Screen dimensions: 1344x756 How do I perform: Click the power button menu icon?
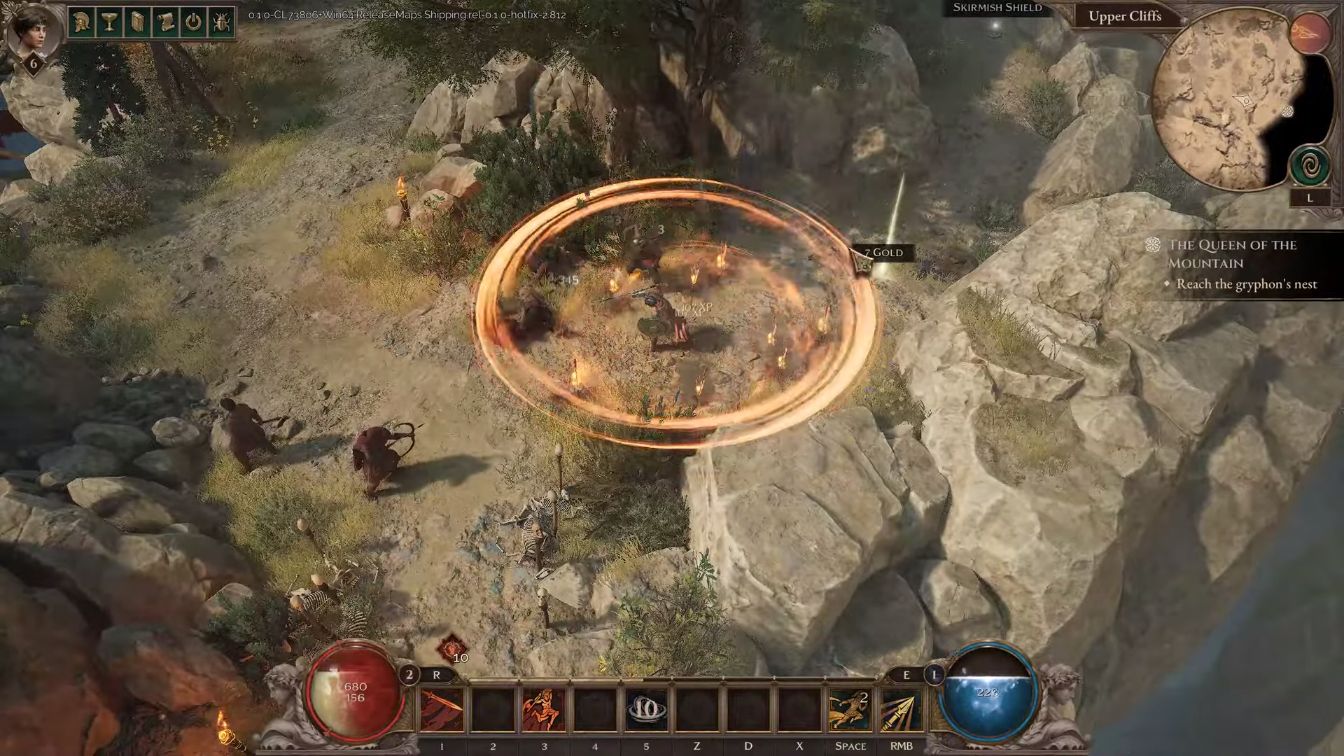[193, 22]
